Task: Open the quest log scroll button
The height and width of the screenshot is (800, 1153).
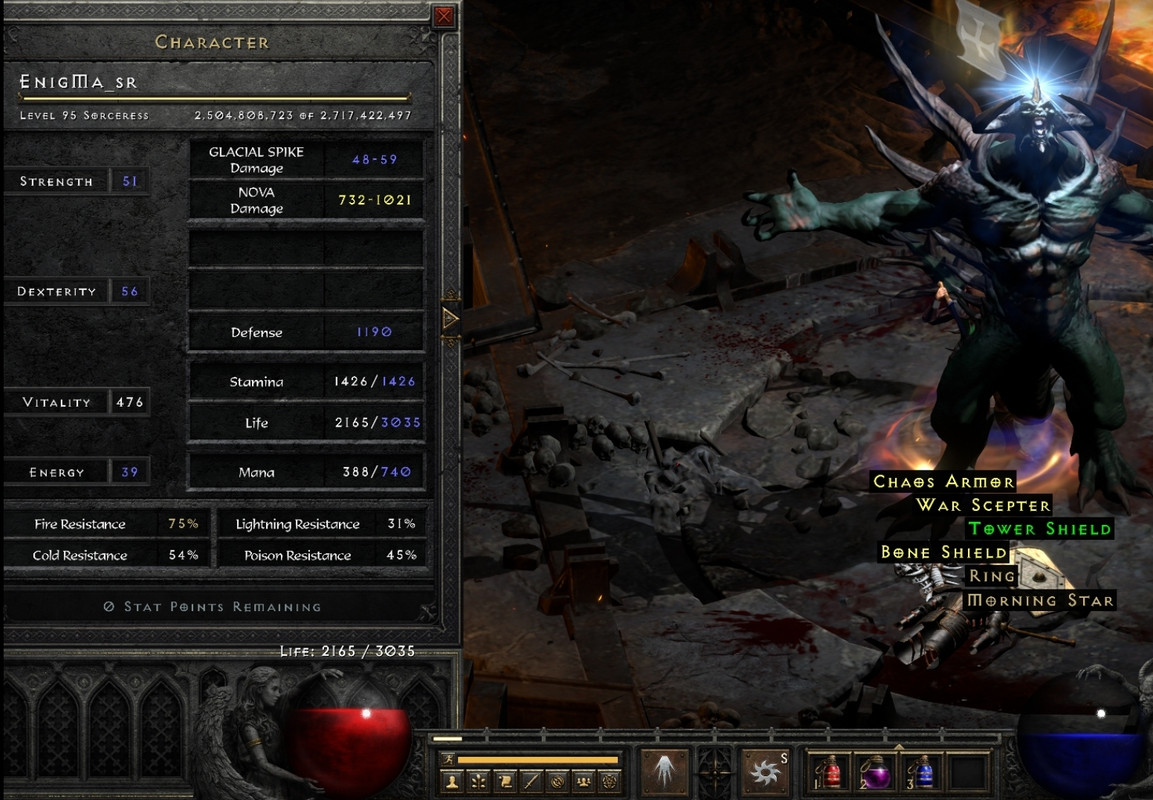Action: coord(506,781)
